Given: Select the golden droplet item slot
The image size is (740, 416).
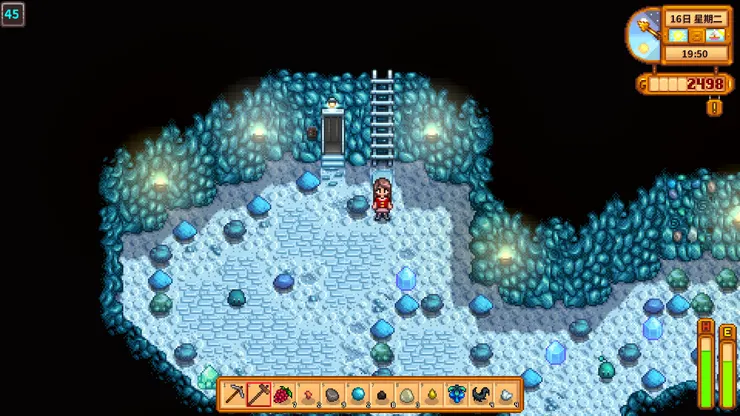Looking at the screenshot, I should pos(431,393).
